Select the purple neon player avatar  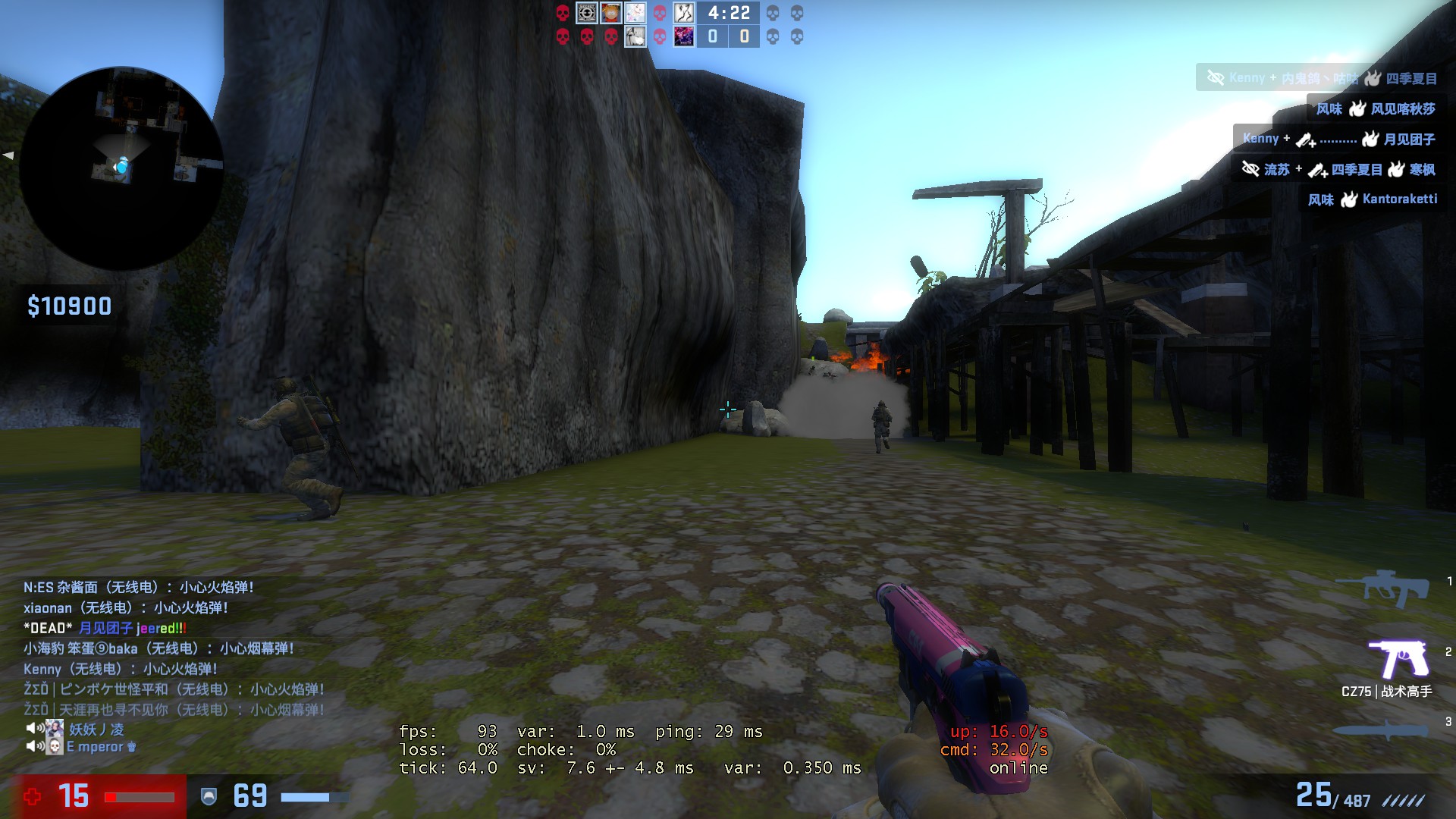click(684, 36)
